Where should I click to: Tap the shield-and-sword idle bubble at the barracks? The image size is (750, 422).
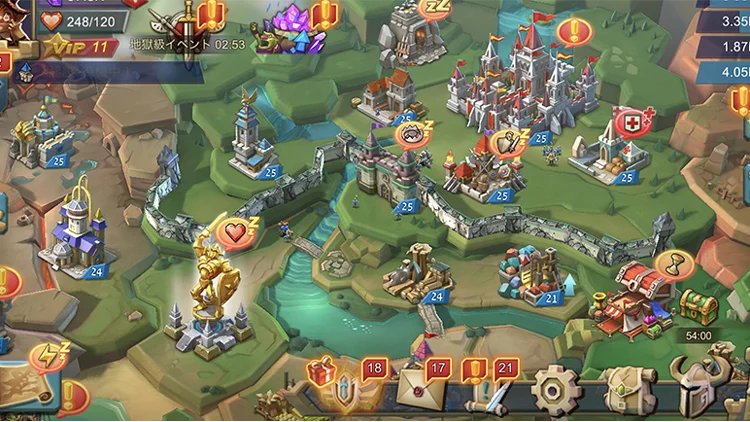pos(506,142)
